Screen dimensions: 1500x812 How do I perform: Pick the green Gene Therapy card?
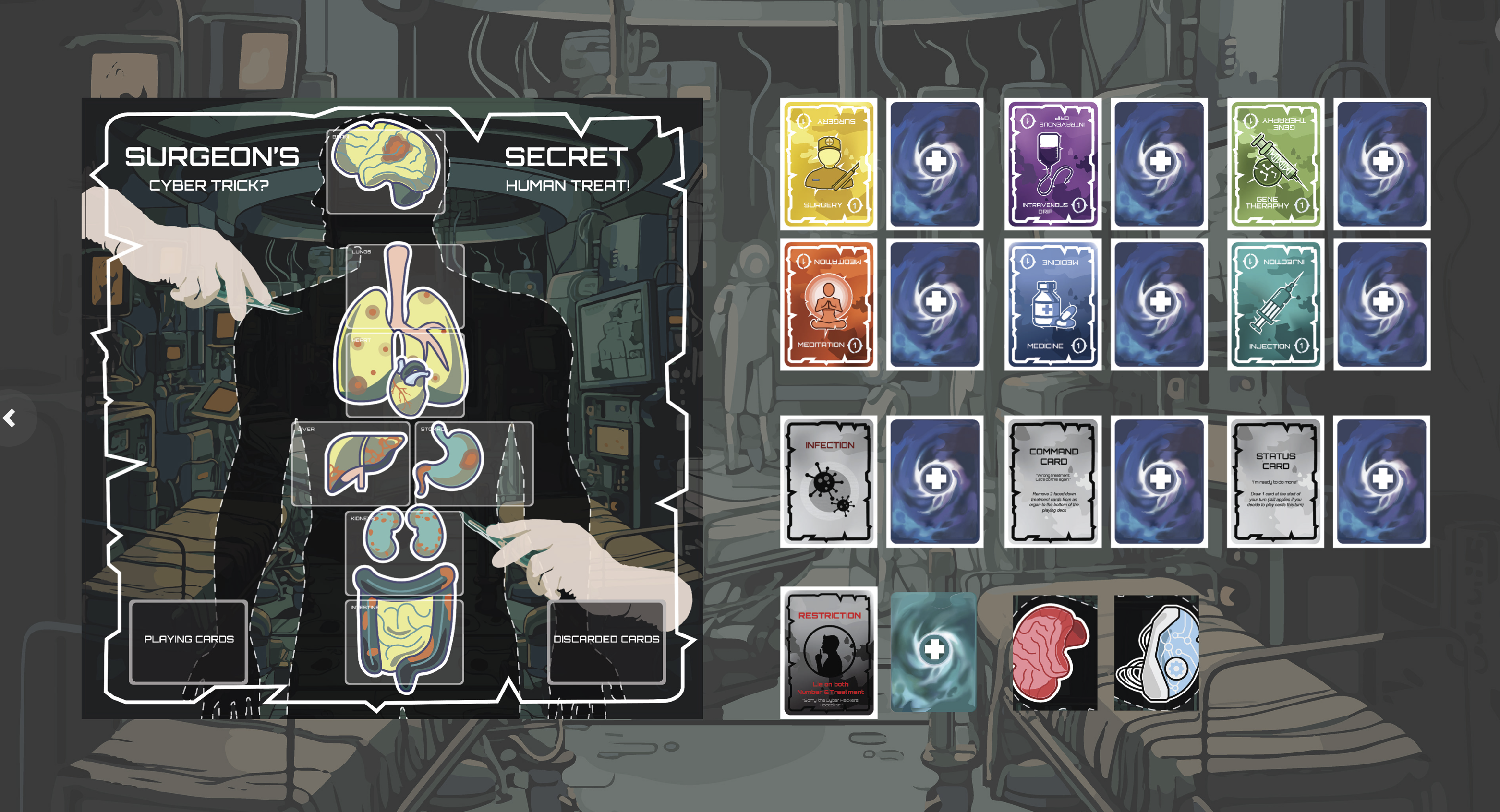tap(1275, 164)
